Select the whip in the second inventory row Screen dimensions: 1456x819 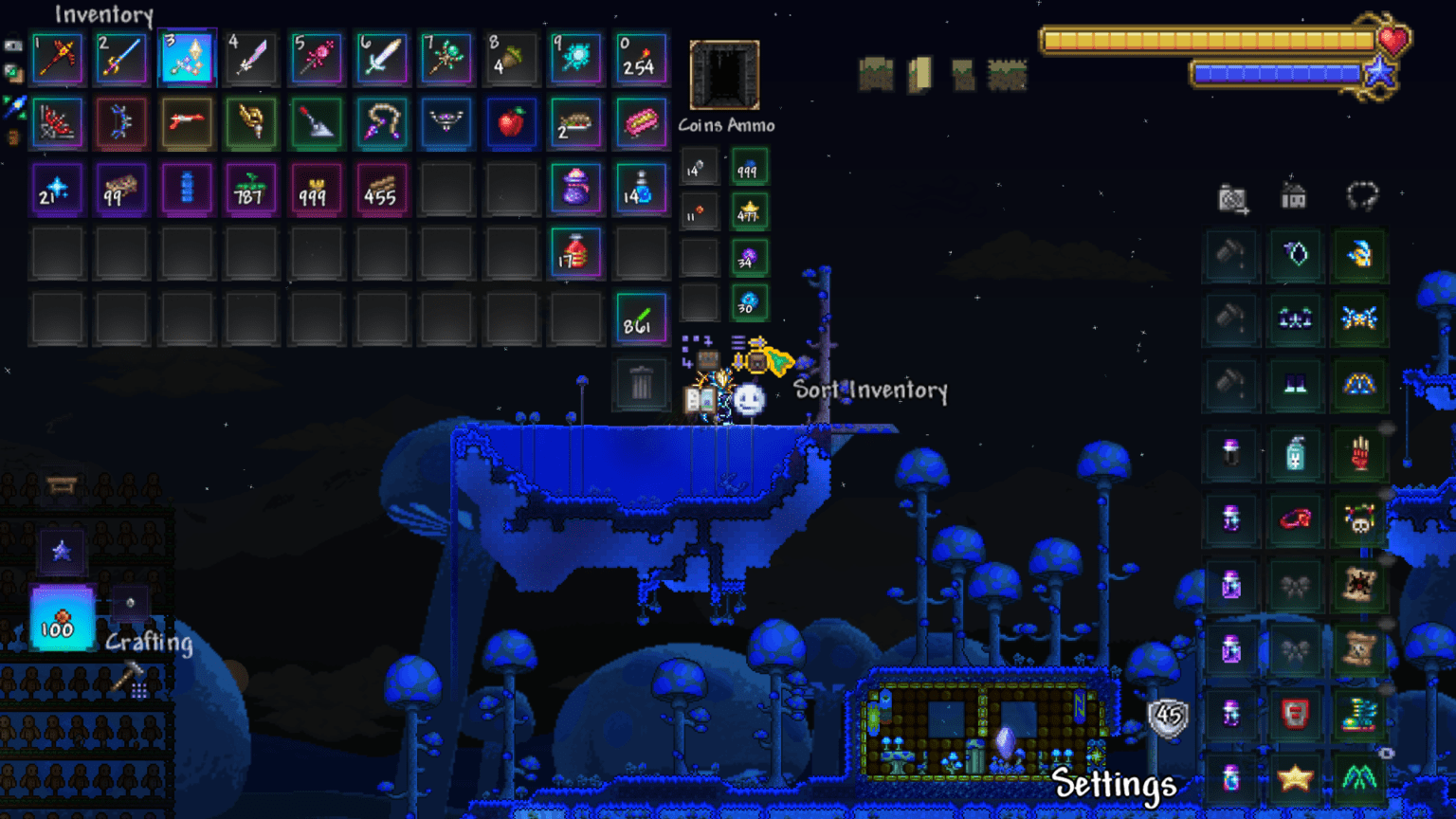tap(381, 123)
